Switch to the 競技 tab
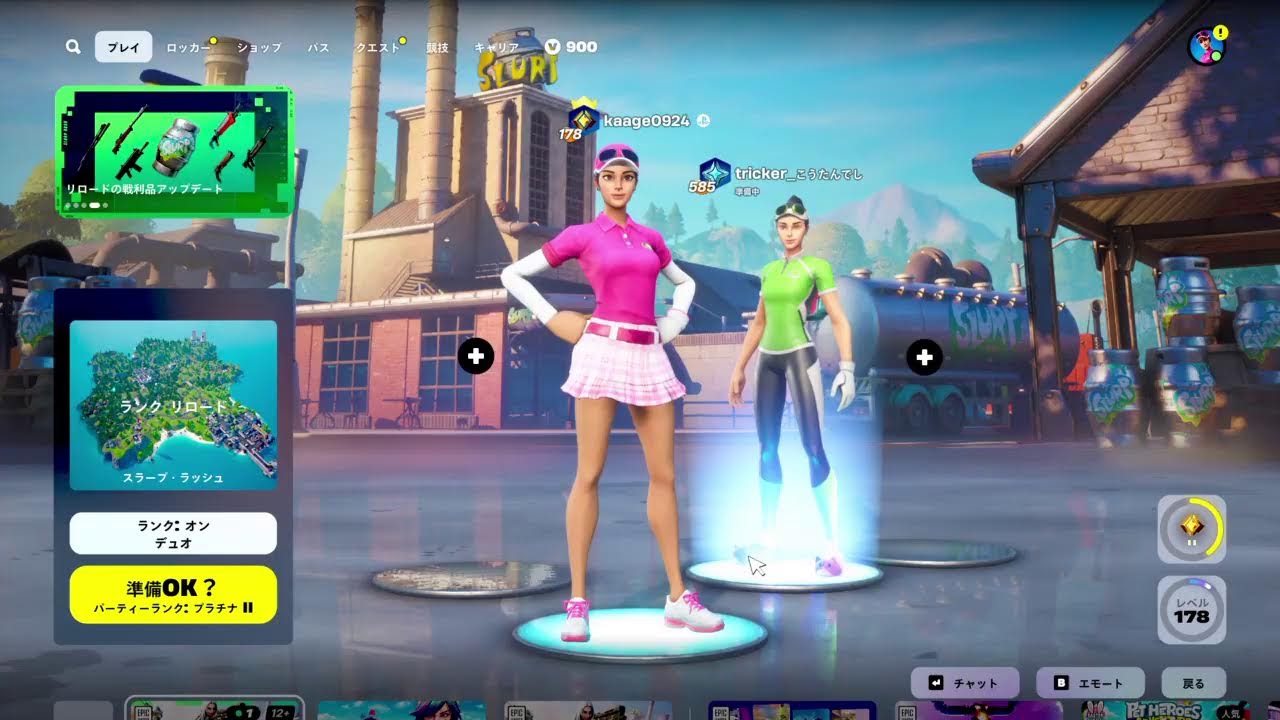Image resolution: width=1280 pixels, height=720 pixels. [437, 47]
